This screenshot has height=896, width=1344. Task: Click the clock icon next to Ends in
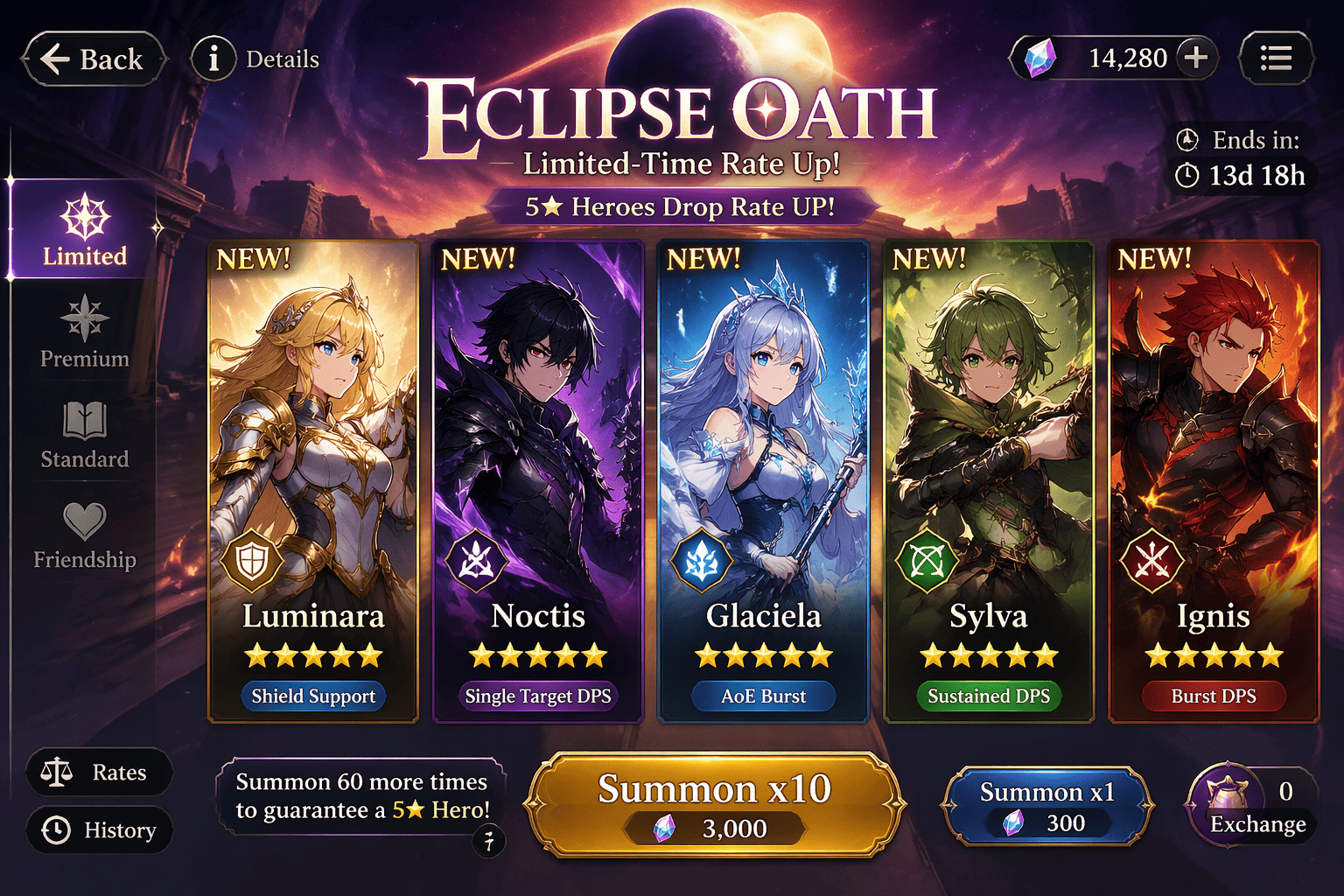click(1187, 138)
